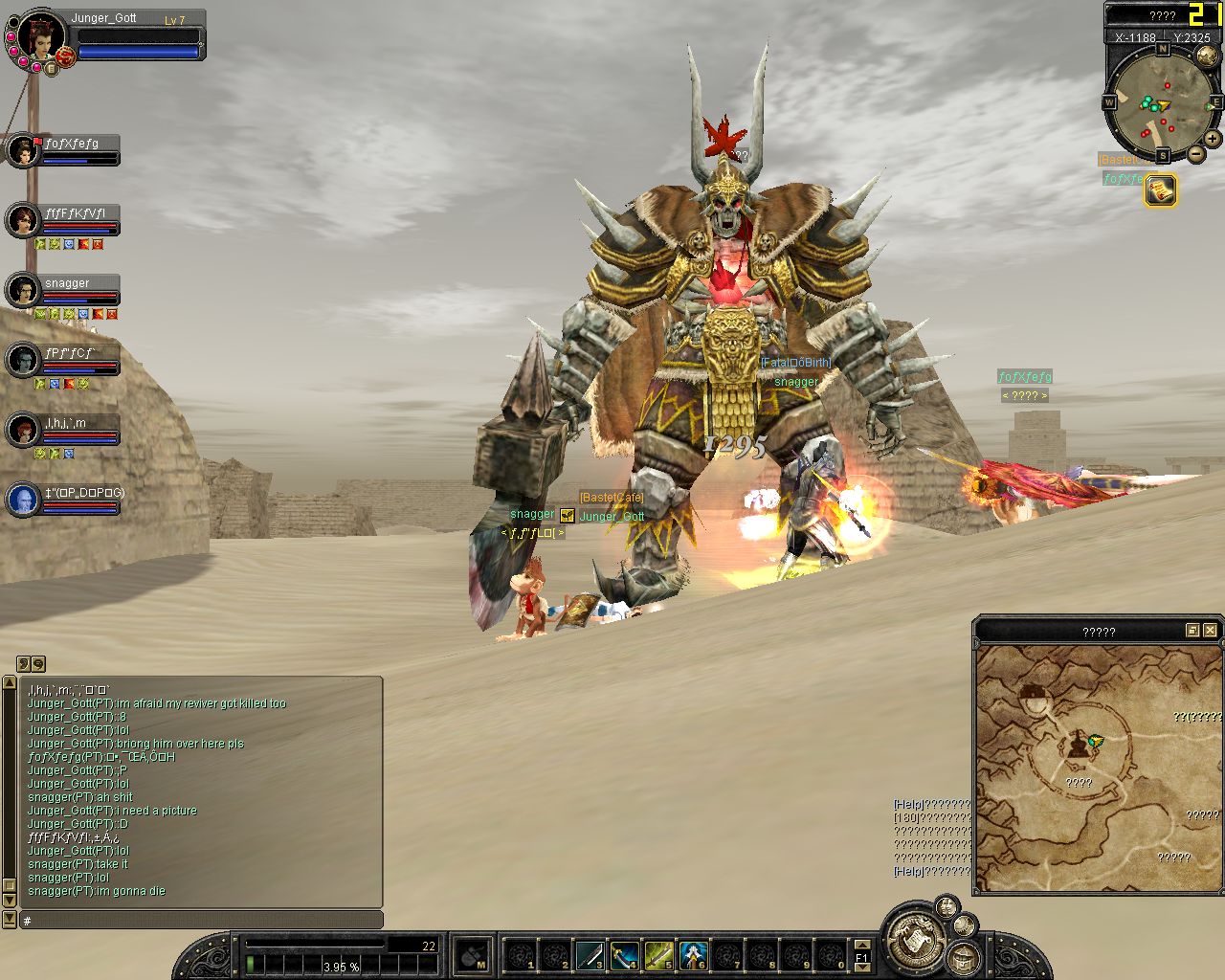The height and width of the screenshot is (980, 1225).
Task: Open the glowing quest scroll notification icon
Action: (x=1160, y=190)
